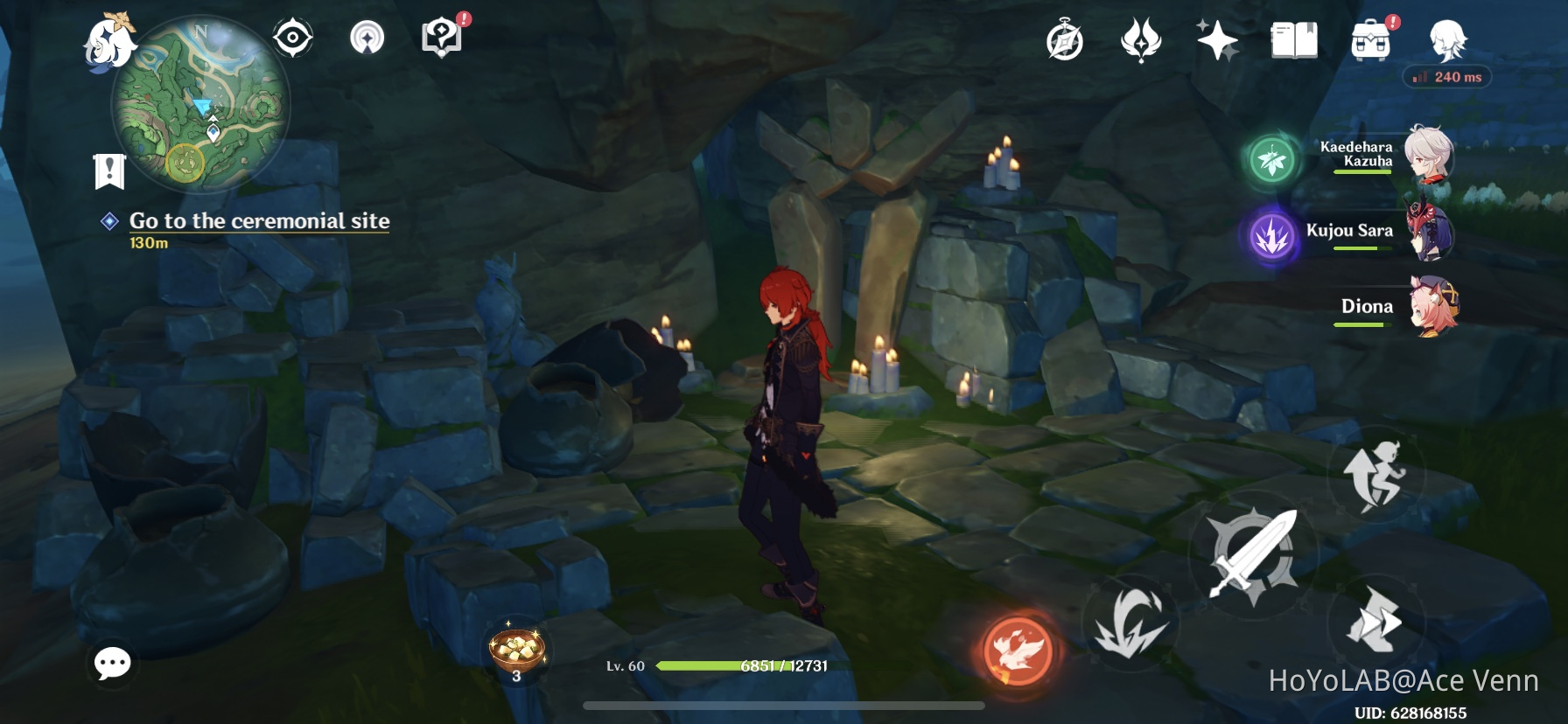Open the Character screen portrait icon
1568x724 pixels.
(1448, 39)
